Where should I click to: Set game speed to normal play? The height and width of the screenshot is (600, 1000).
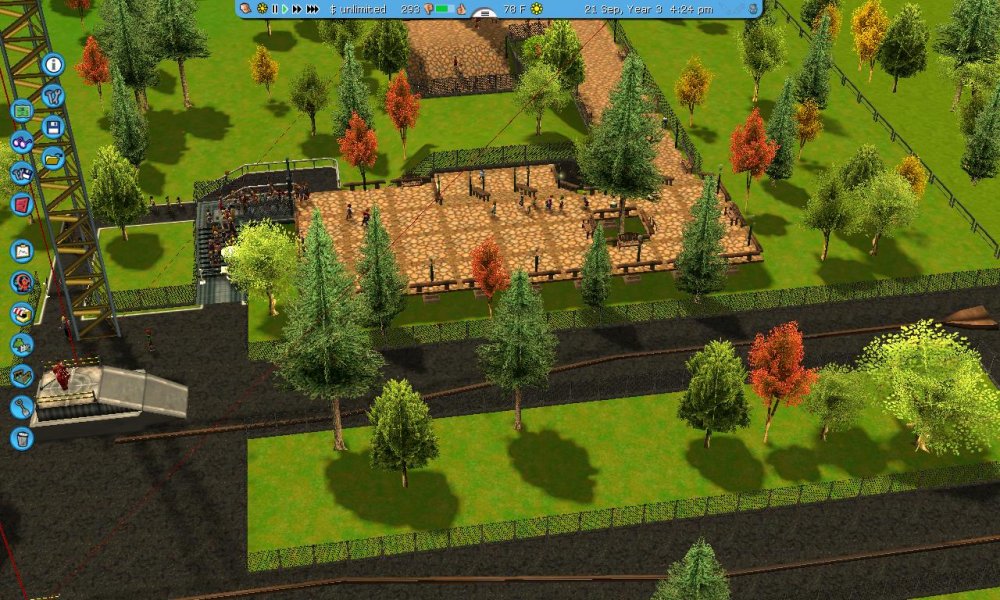tap(285, 9)
